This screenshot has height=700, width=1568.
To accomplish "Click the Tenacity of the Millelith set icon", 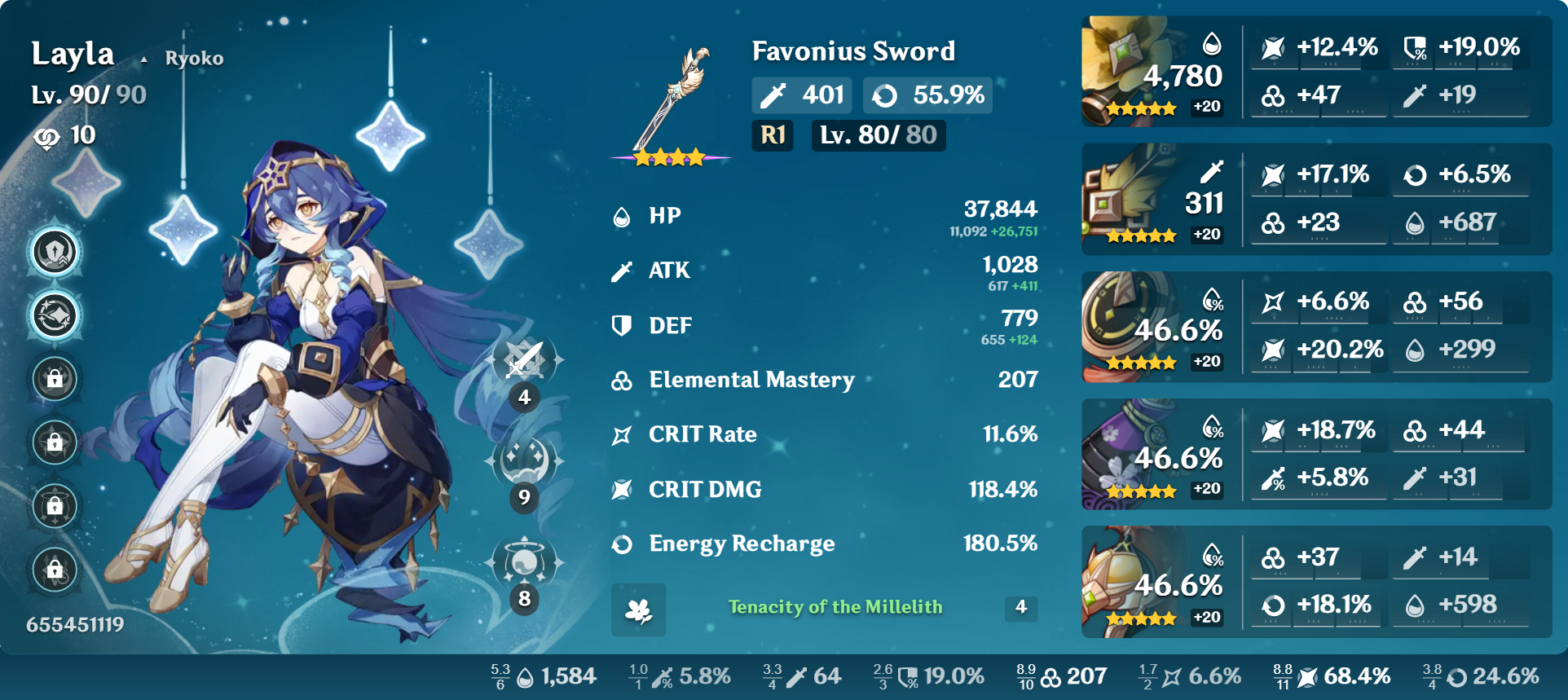I will (641, 610).
